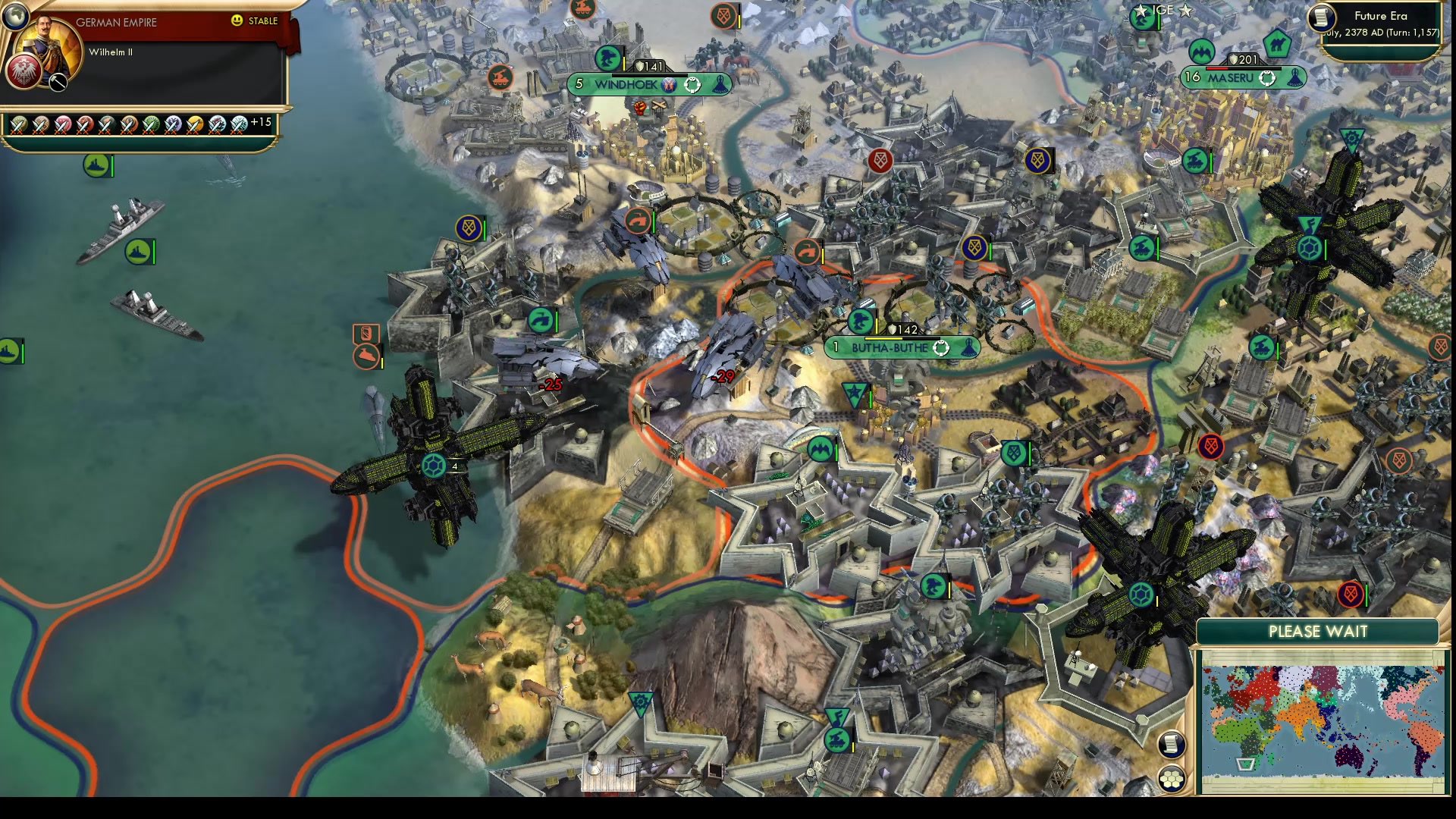The width and height of the screenshot is (1456, 819).
Task: Toggle the STABLE happiness smiley indicator
Action: 237,20
